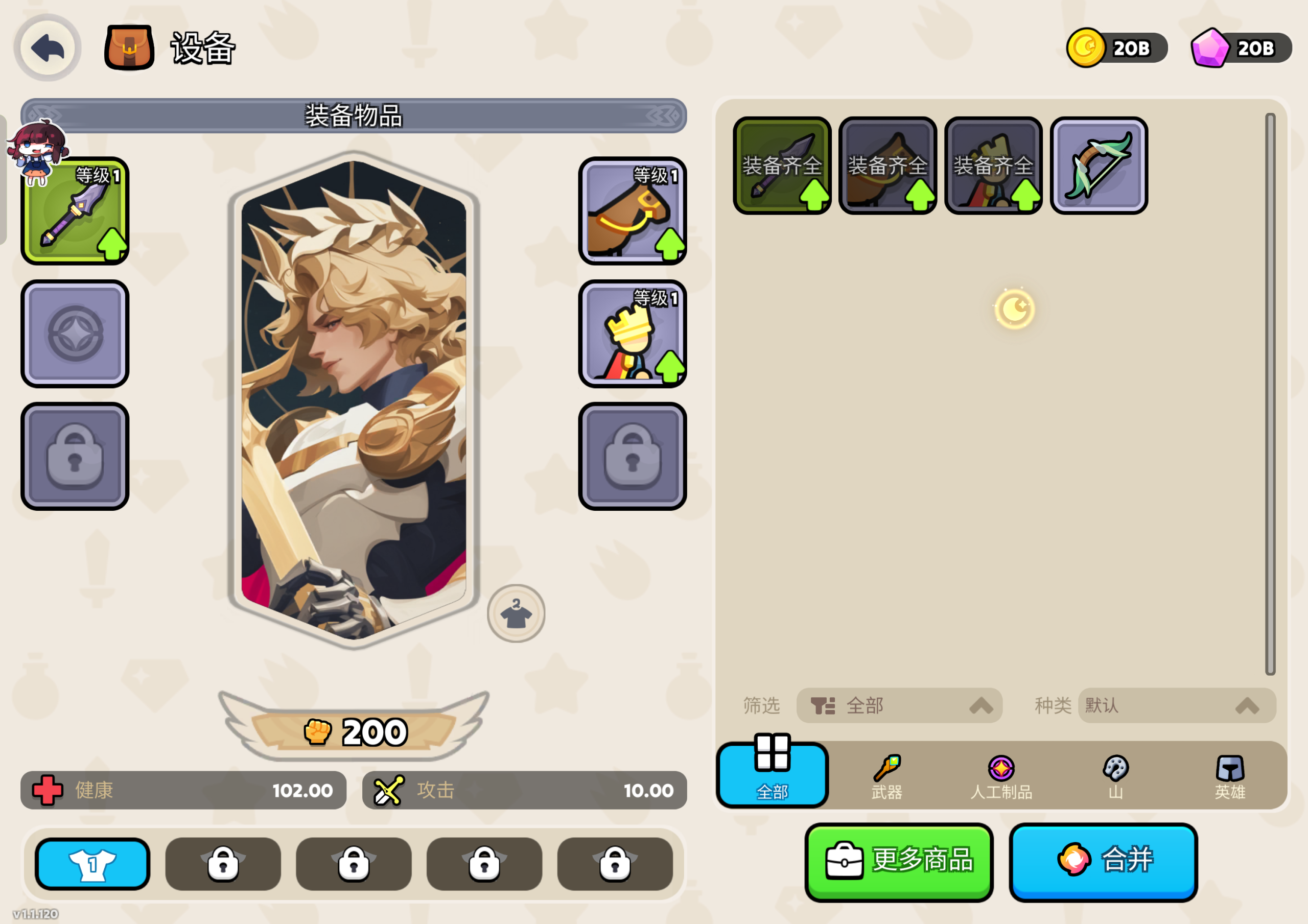
Task: Tap the blue 合并 merge button
Action: click(x=1103, y=861)
